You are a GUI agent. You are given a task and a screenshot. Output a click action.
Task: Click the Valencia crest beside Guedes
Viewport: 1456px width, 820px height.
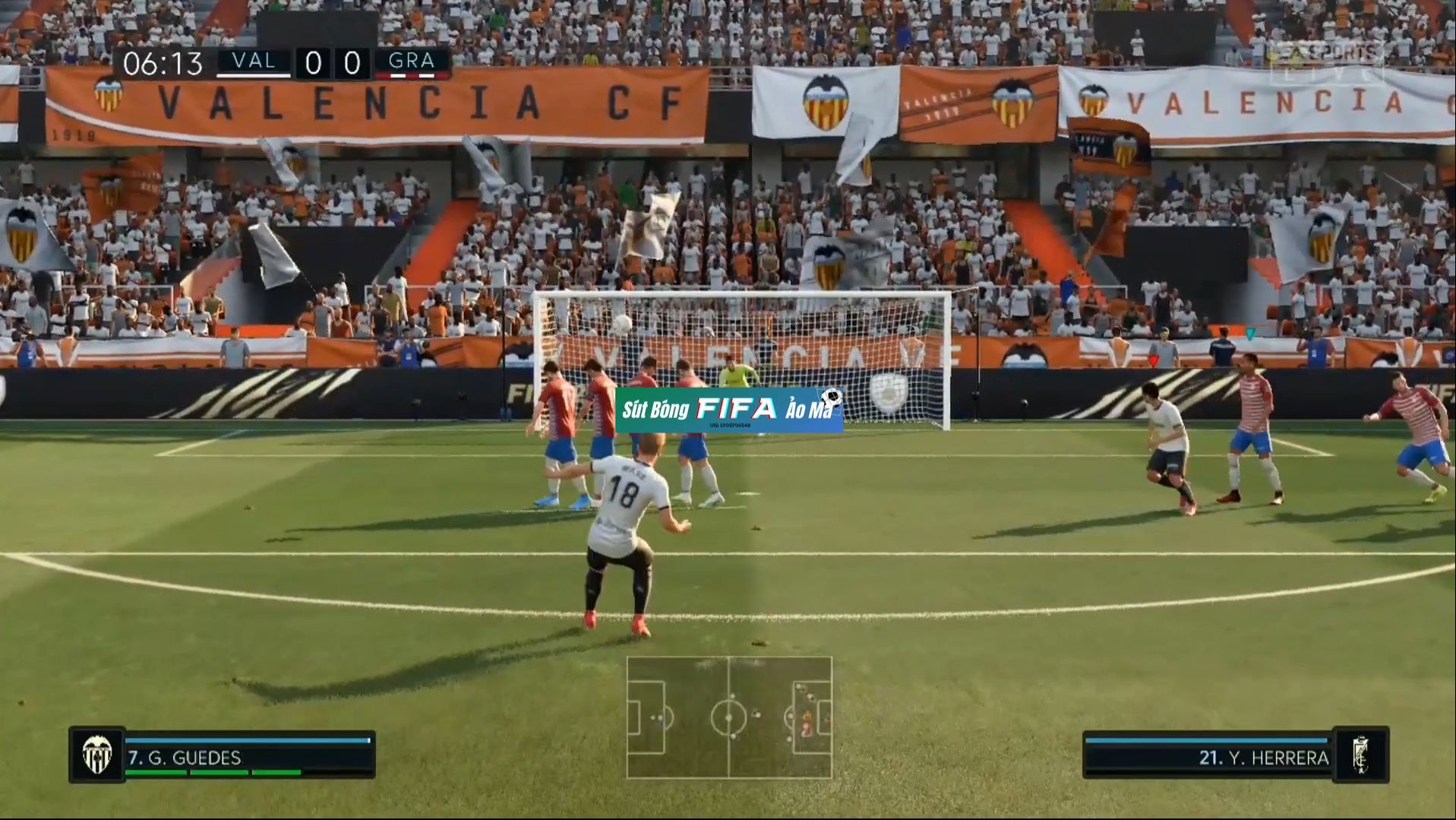pos(97,755)
